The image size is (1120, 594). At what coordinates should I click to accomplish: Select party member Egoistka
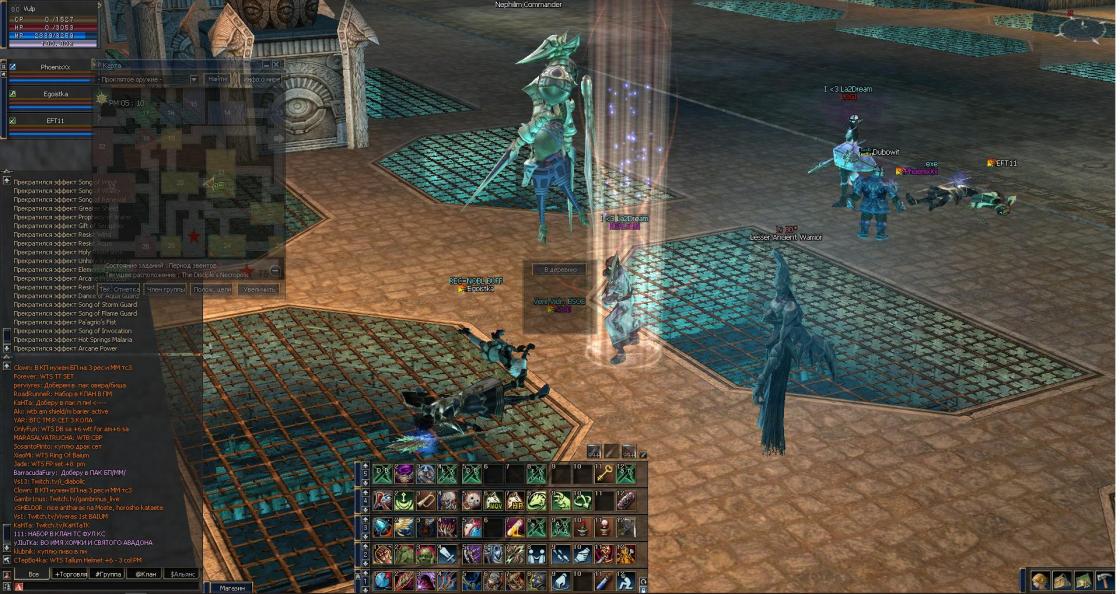click(x=55, y=94)
